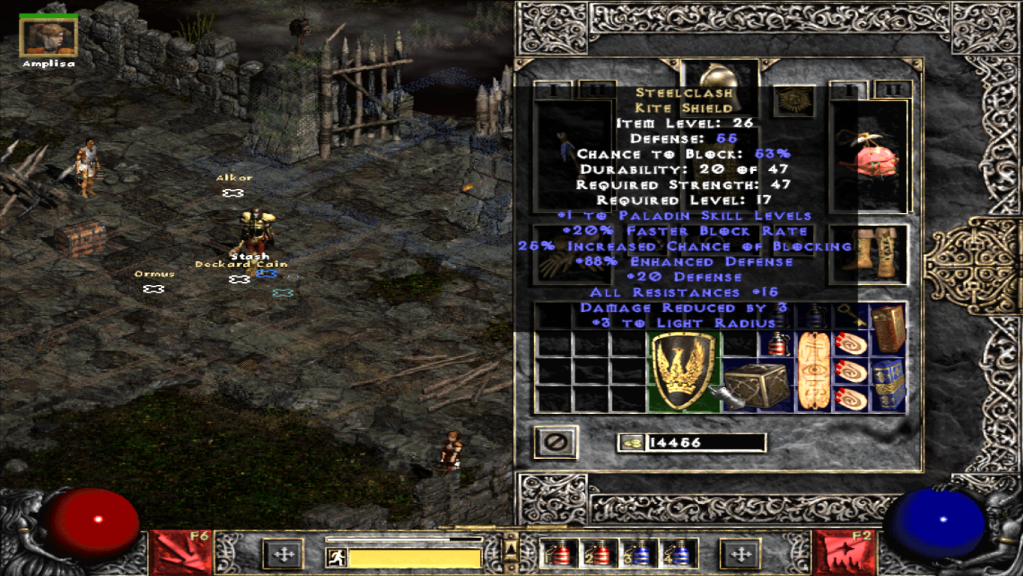Open the skill selector marked F2
The width and height of the screenshot is (1023, 576).
[842, 552]
